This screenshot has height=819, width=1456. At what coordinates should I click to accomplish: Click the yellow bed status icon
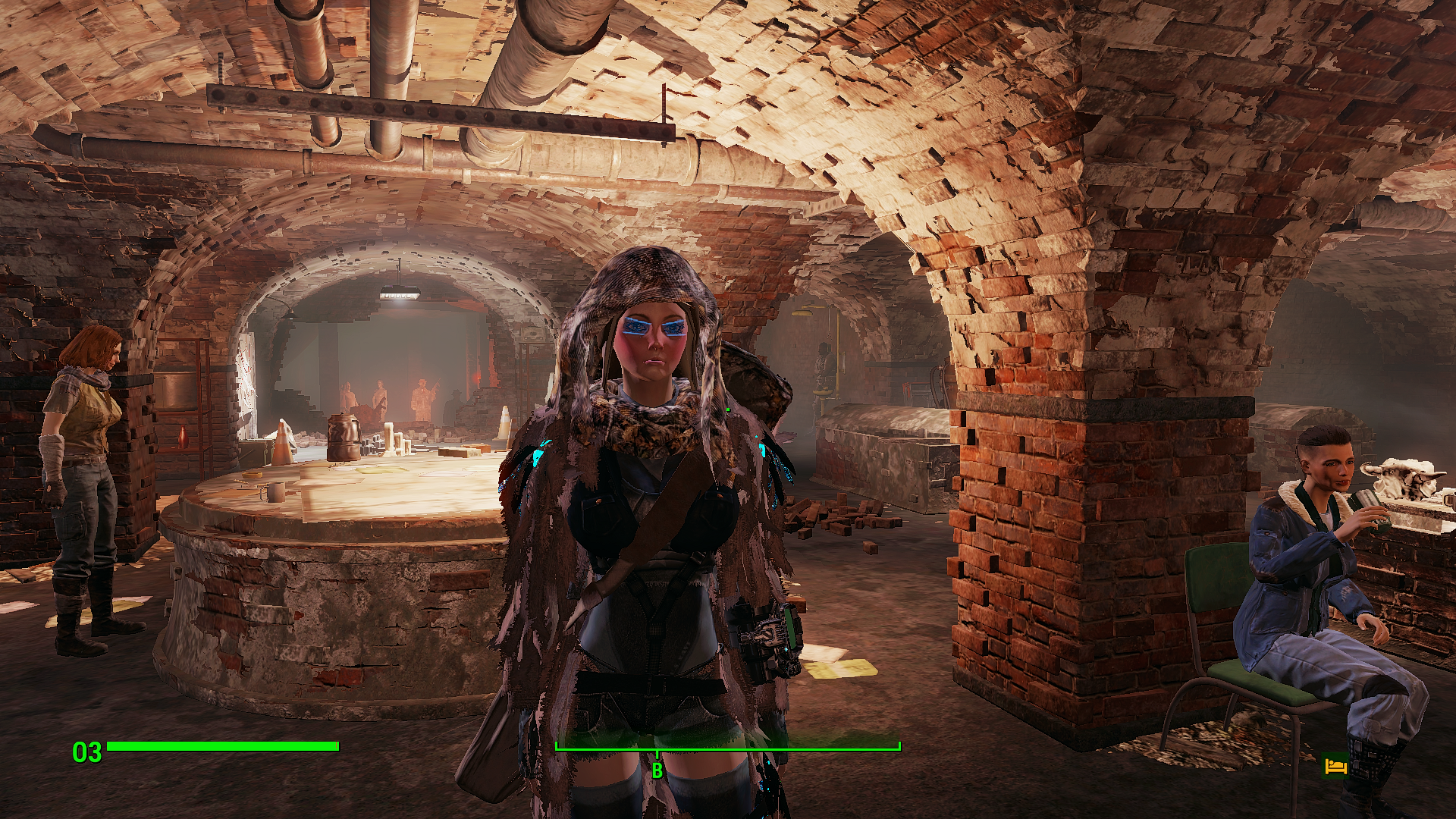[x=1335, y=767]
